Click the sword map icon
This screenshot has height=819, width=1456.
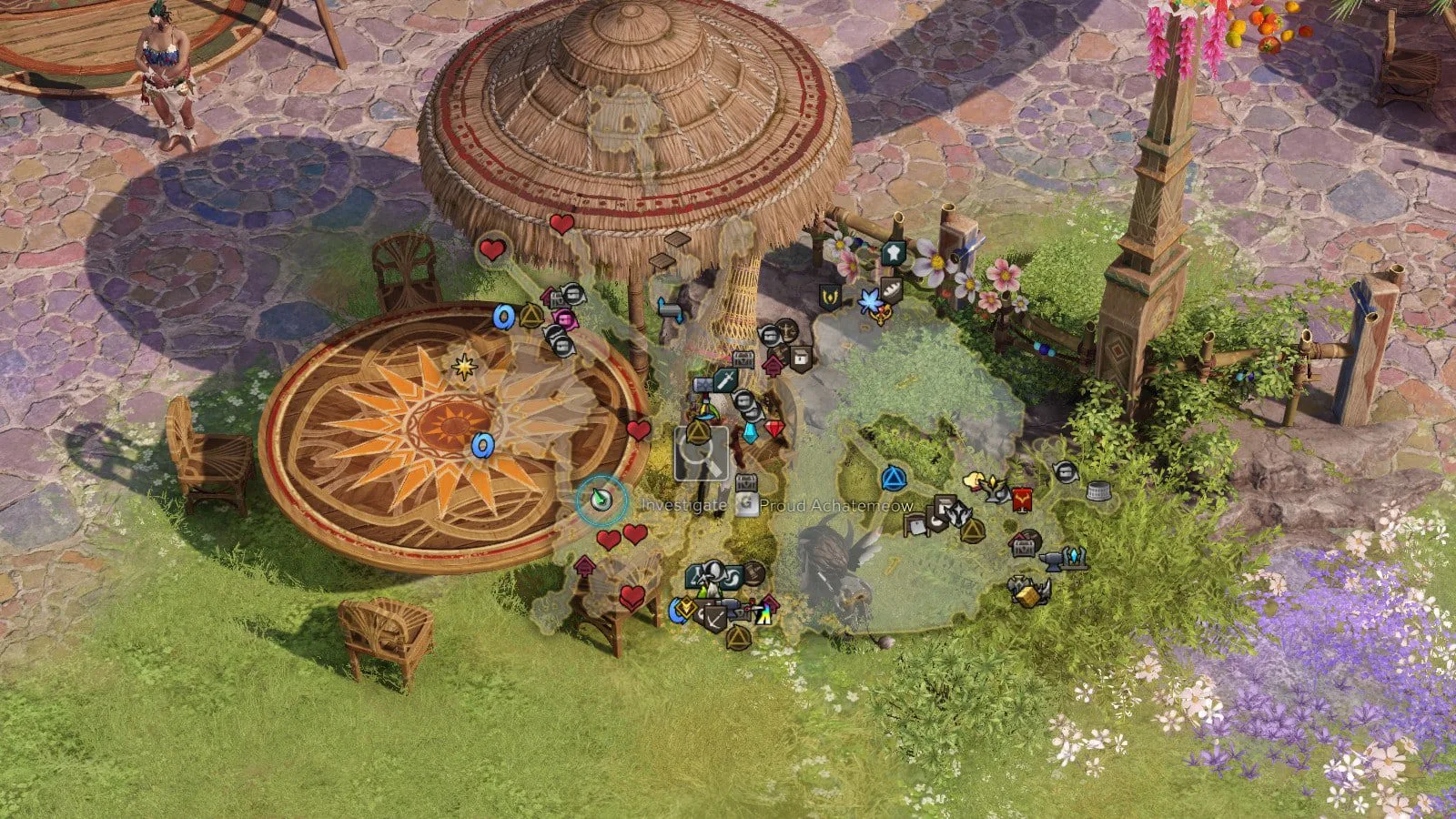[724, 379]
